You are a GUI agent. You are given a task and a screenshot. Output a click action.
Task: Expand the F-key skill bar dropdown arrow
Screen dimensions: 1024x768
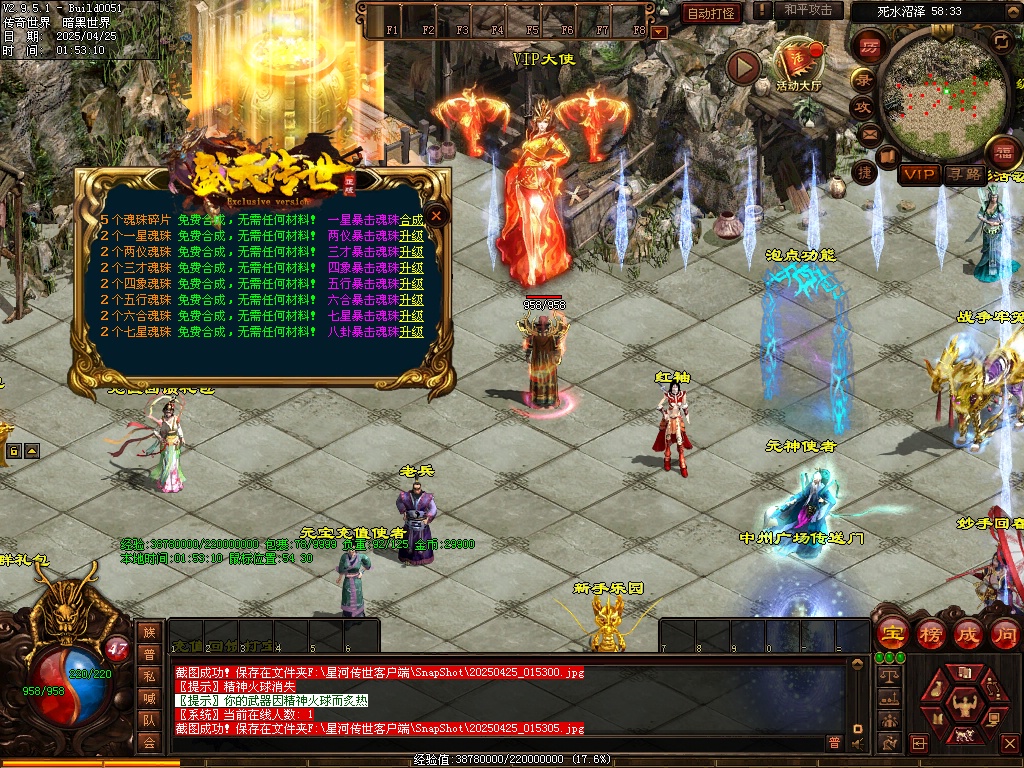pyautogui.click(x=658, y=32)
